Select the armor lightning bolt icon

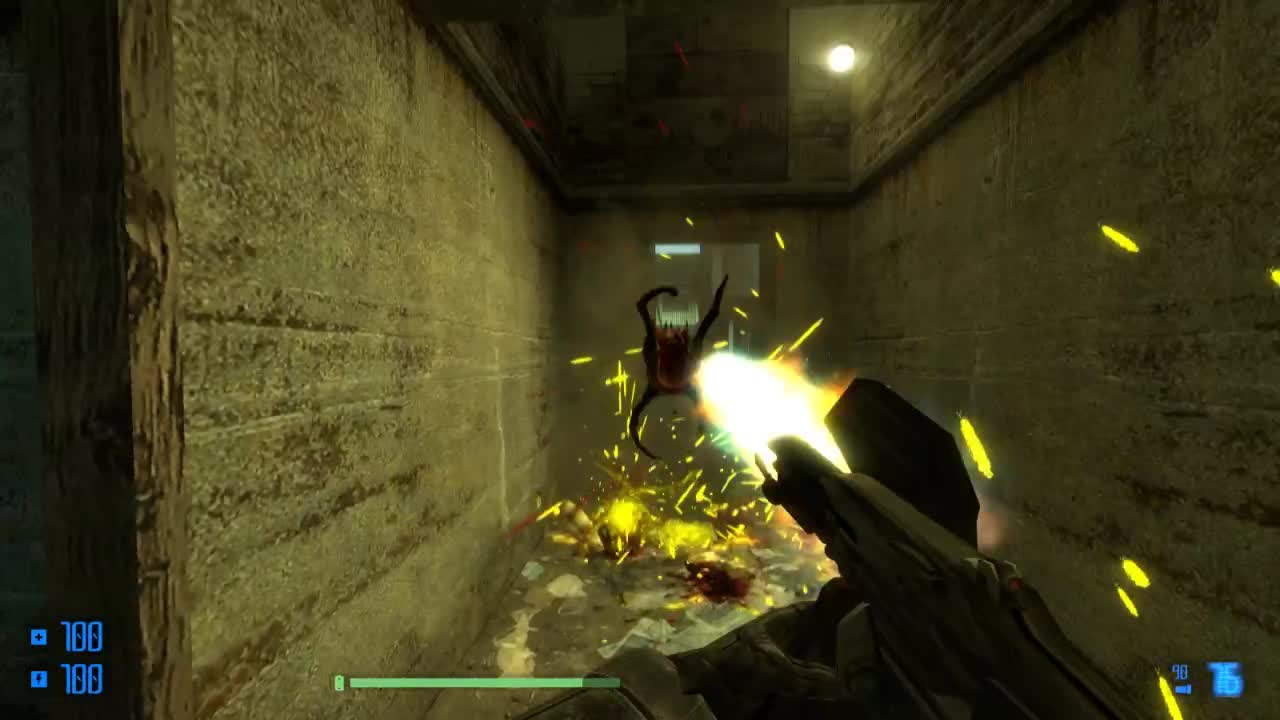pos(38,679)
